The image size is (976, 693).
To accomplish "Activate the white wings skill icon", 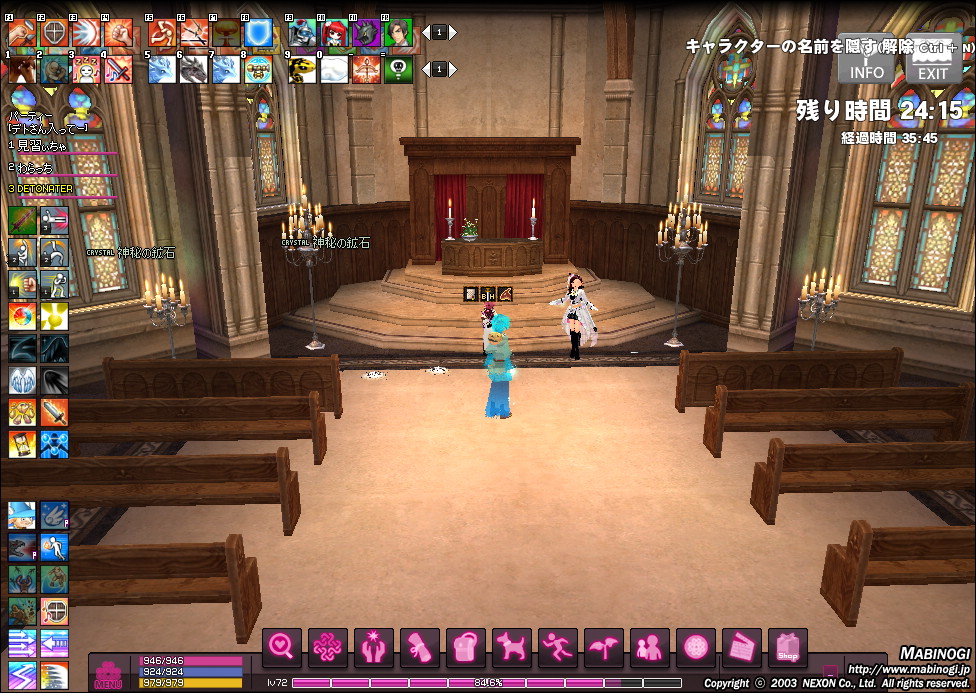I will 22,379.
